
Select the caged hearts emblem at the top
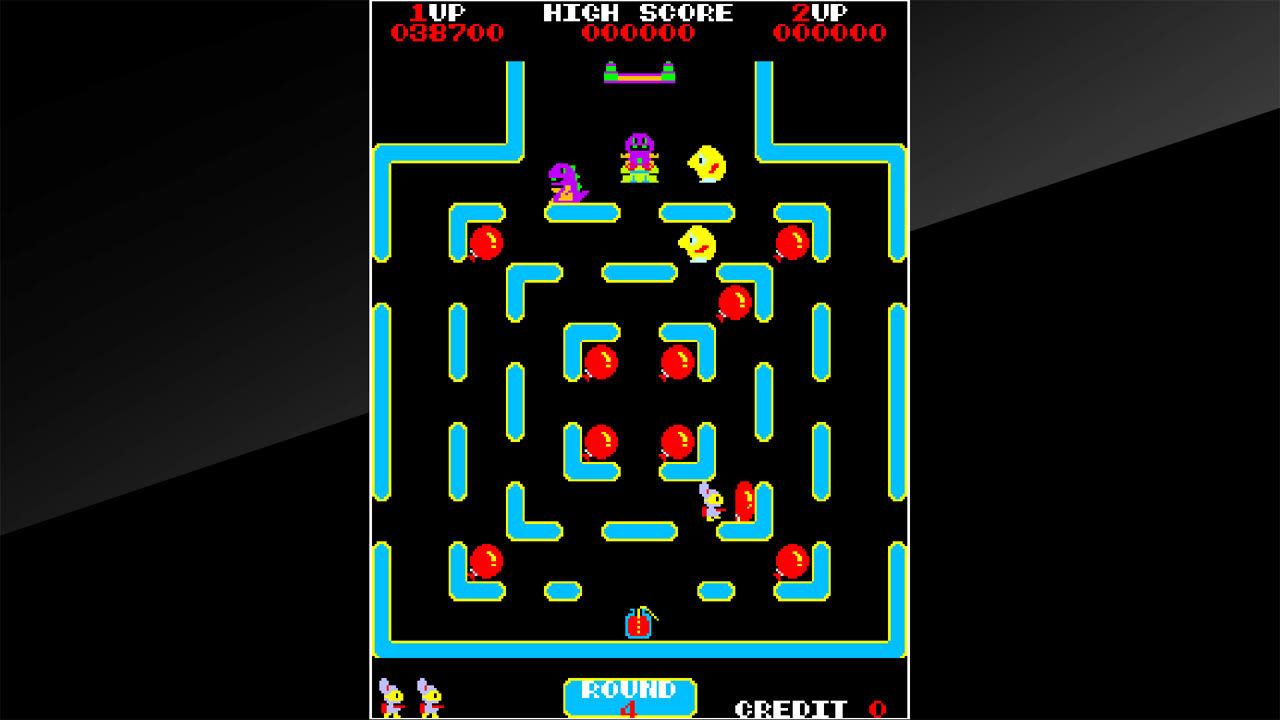click(x=640, y=72)
